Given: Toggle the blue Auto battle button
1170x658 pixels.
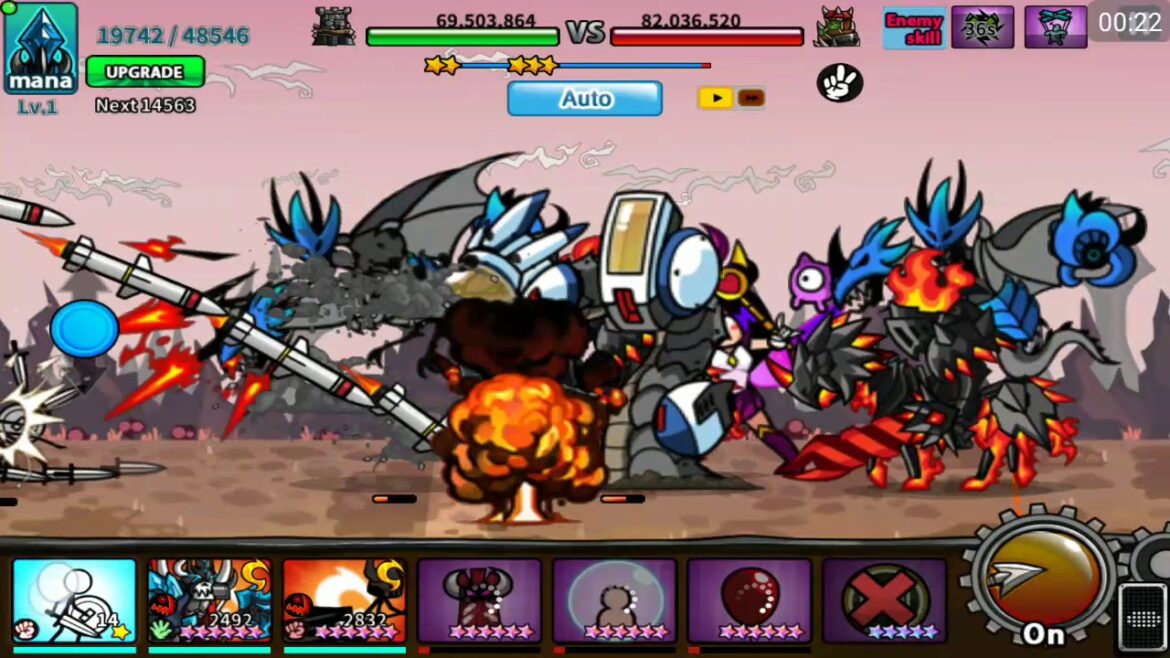Looking at the screenshot, I should 585,99.
